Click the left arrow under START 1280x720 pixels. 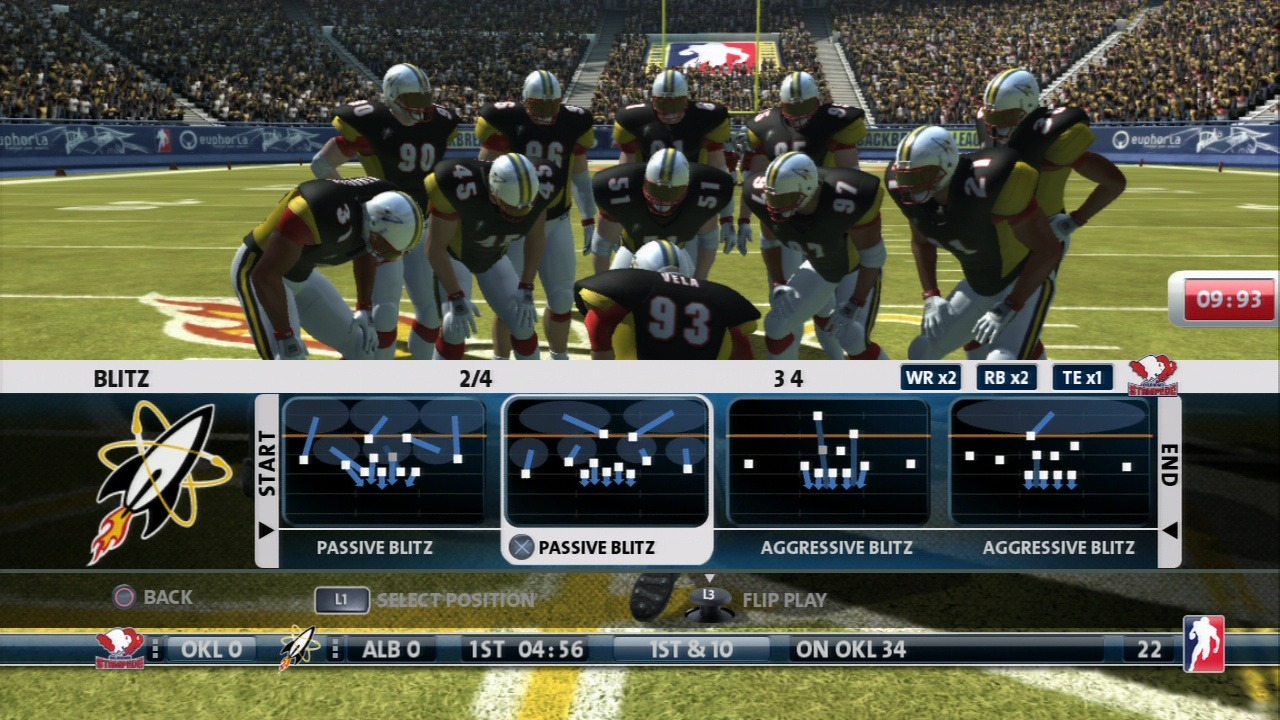[x=266, y=530]
